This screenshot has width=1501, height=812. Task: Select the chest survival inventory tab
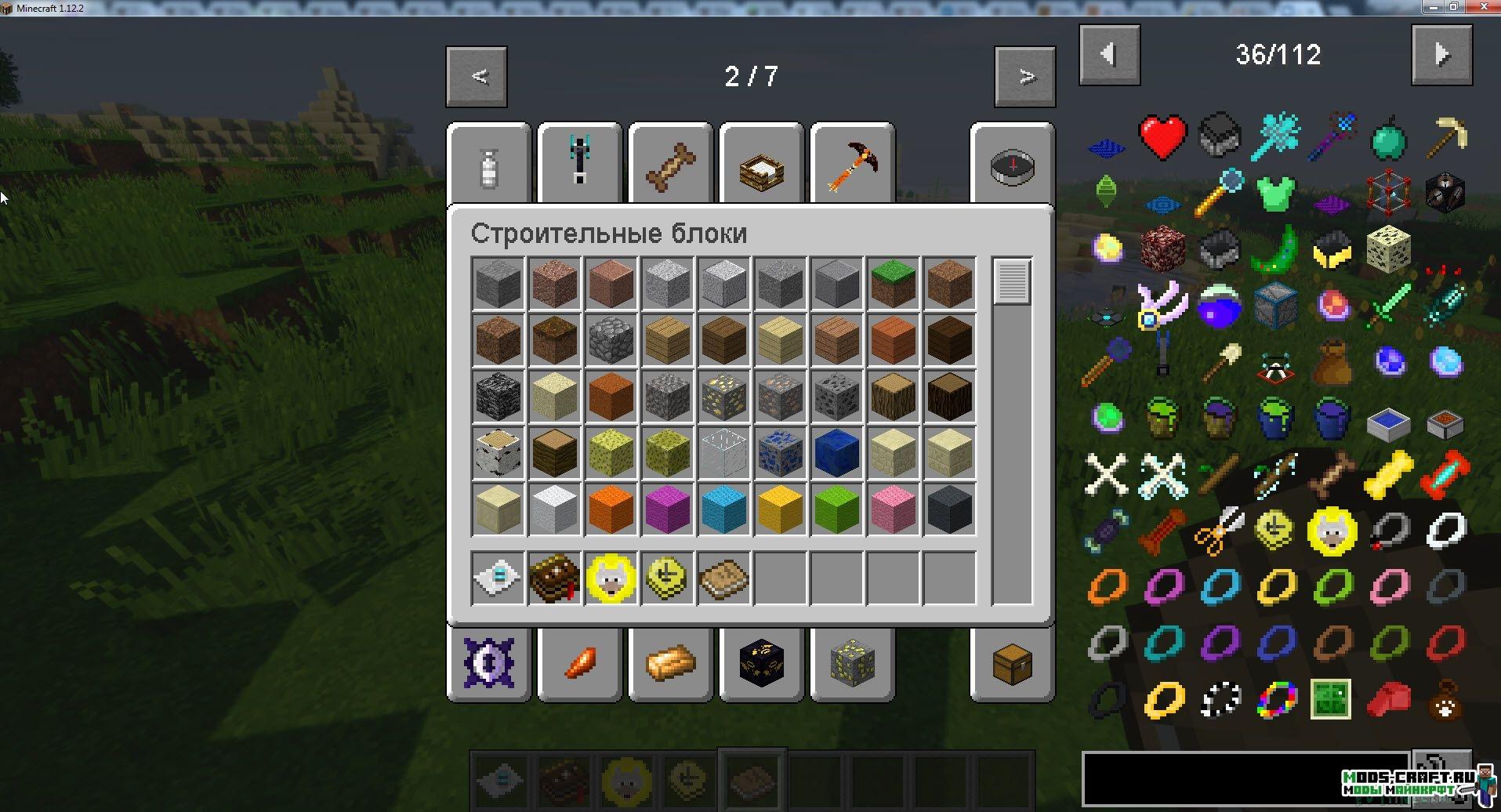tap(1012, 664)
